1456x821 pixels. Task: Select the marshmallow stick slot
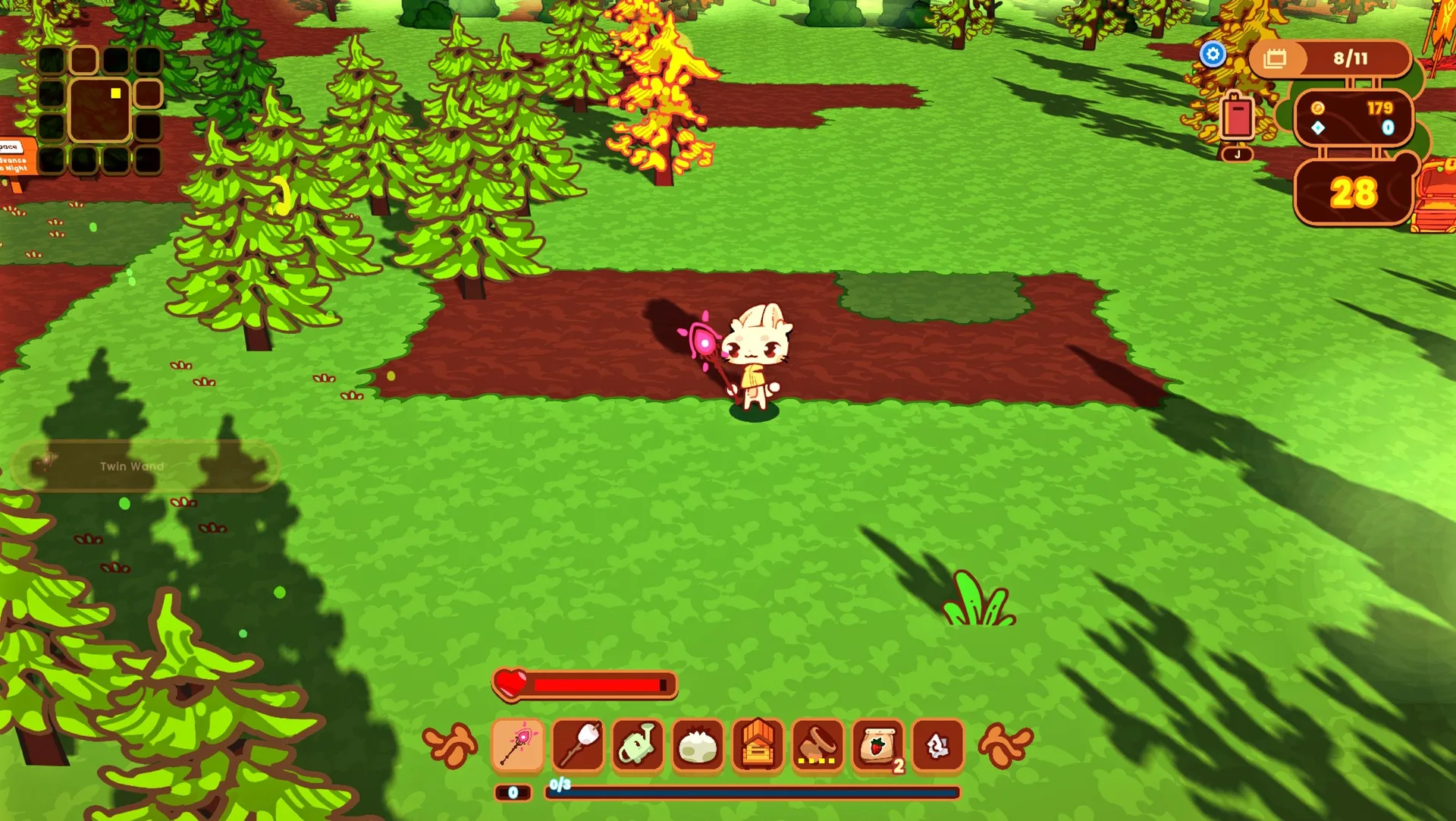578,744
